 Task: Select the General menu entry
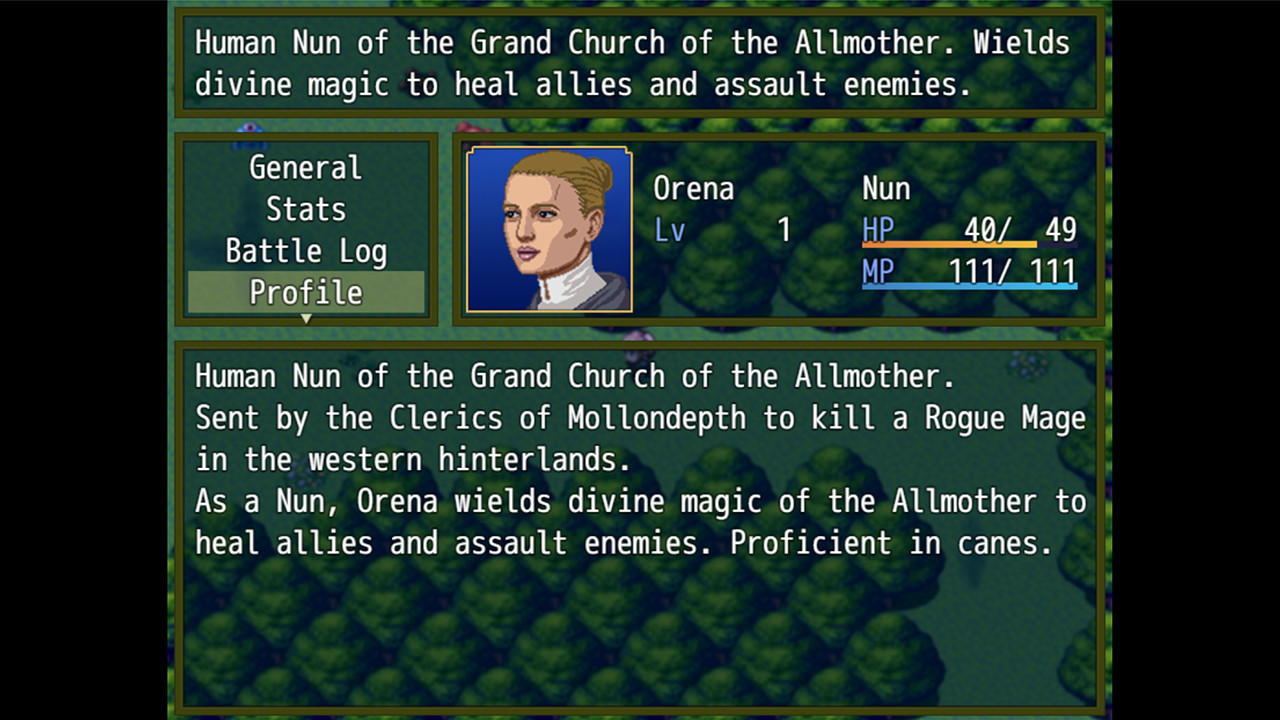pyautogui.click(x=305, y=168)
